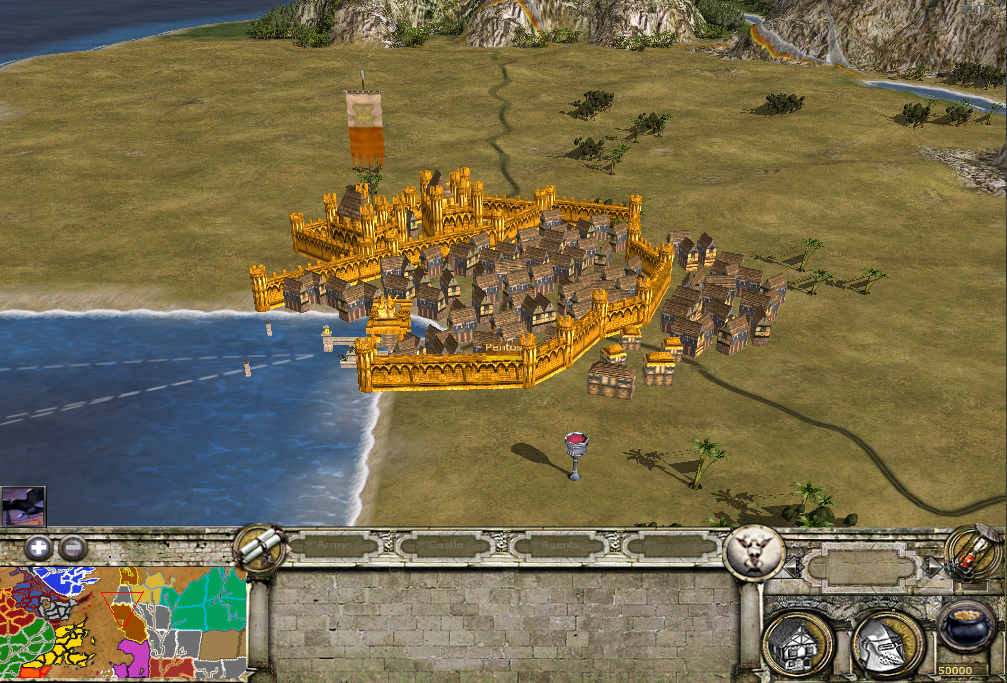Open the faction overview crest button
Screen dimensions: 1007x683
753,551
